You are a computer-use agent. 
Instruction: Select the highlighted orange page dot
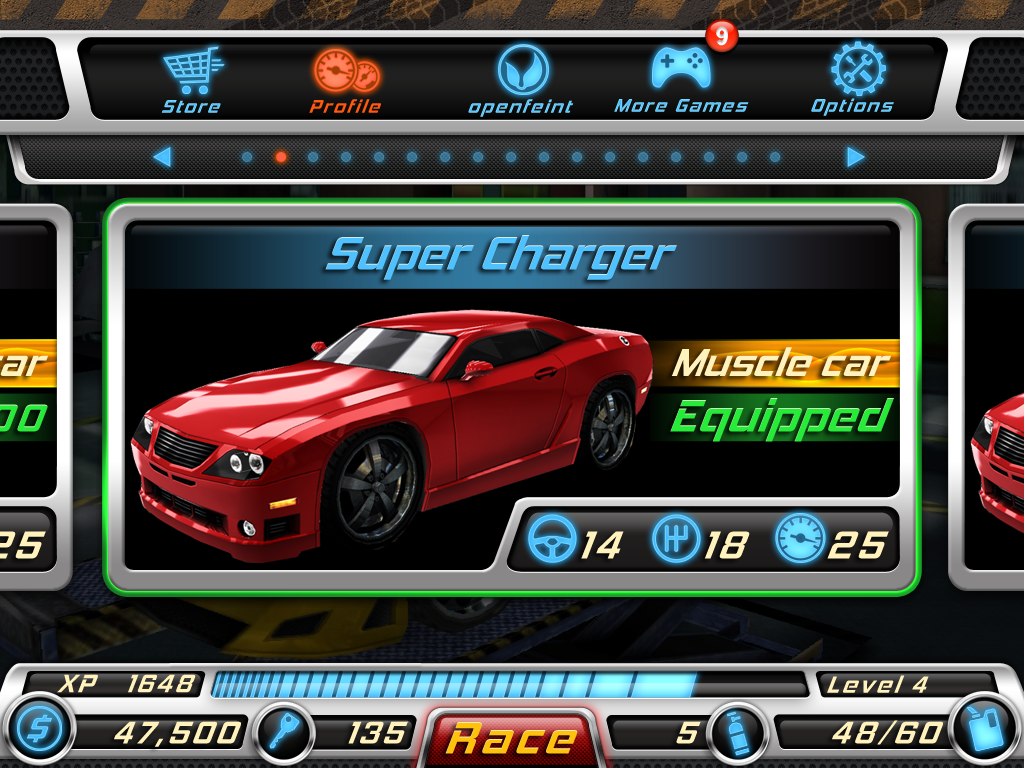280,157
